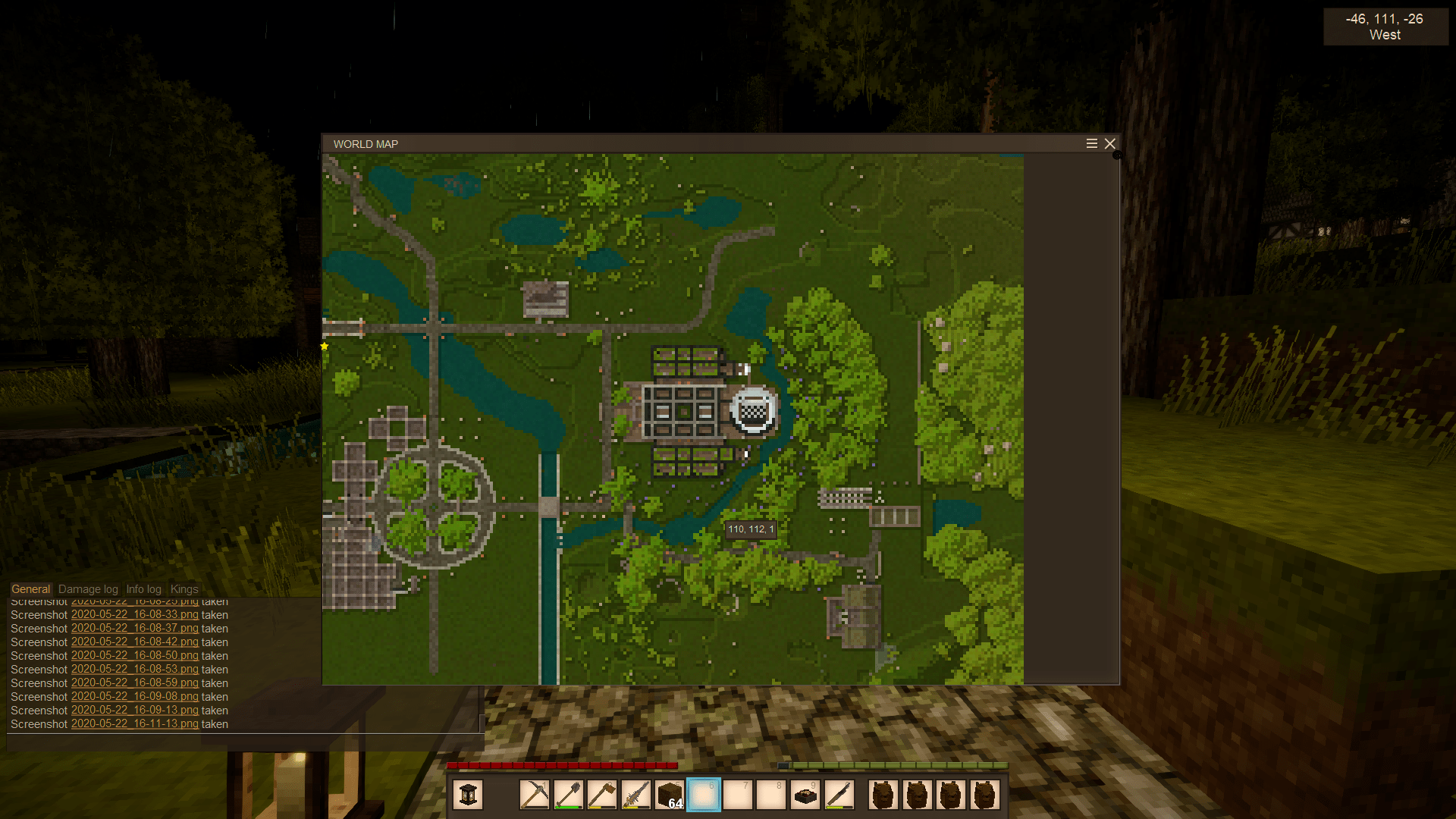Viewport: 1456px width, 819px height.
Task: Open screenshot link 2020-05-22_16-08-33.png
Action: (x=134, y=615)
